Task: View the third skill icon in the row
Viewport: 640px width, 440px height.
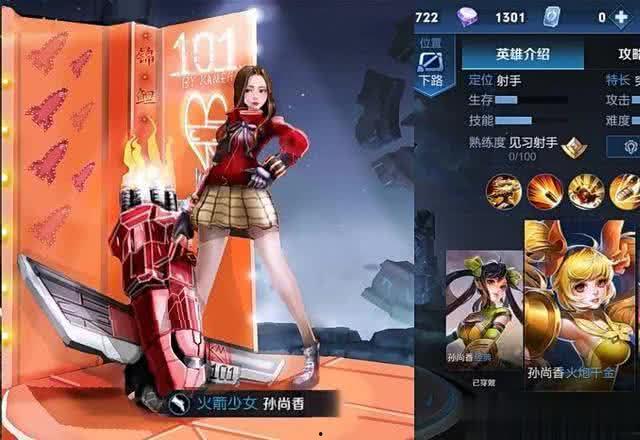Action: pos(585,191)
